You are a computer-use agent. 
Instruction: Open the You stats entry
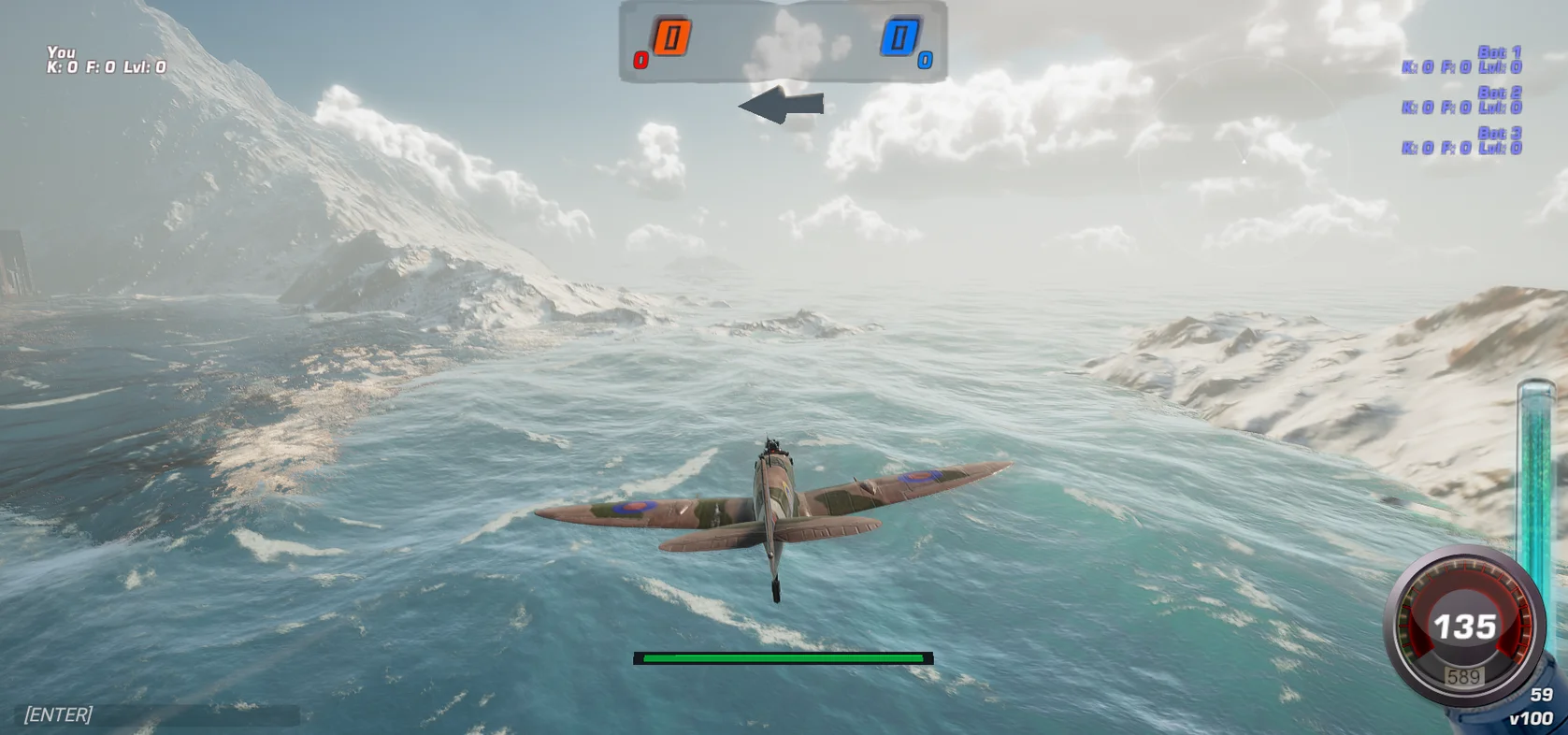coord(62,52)
